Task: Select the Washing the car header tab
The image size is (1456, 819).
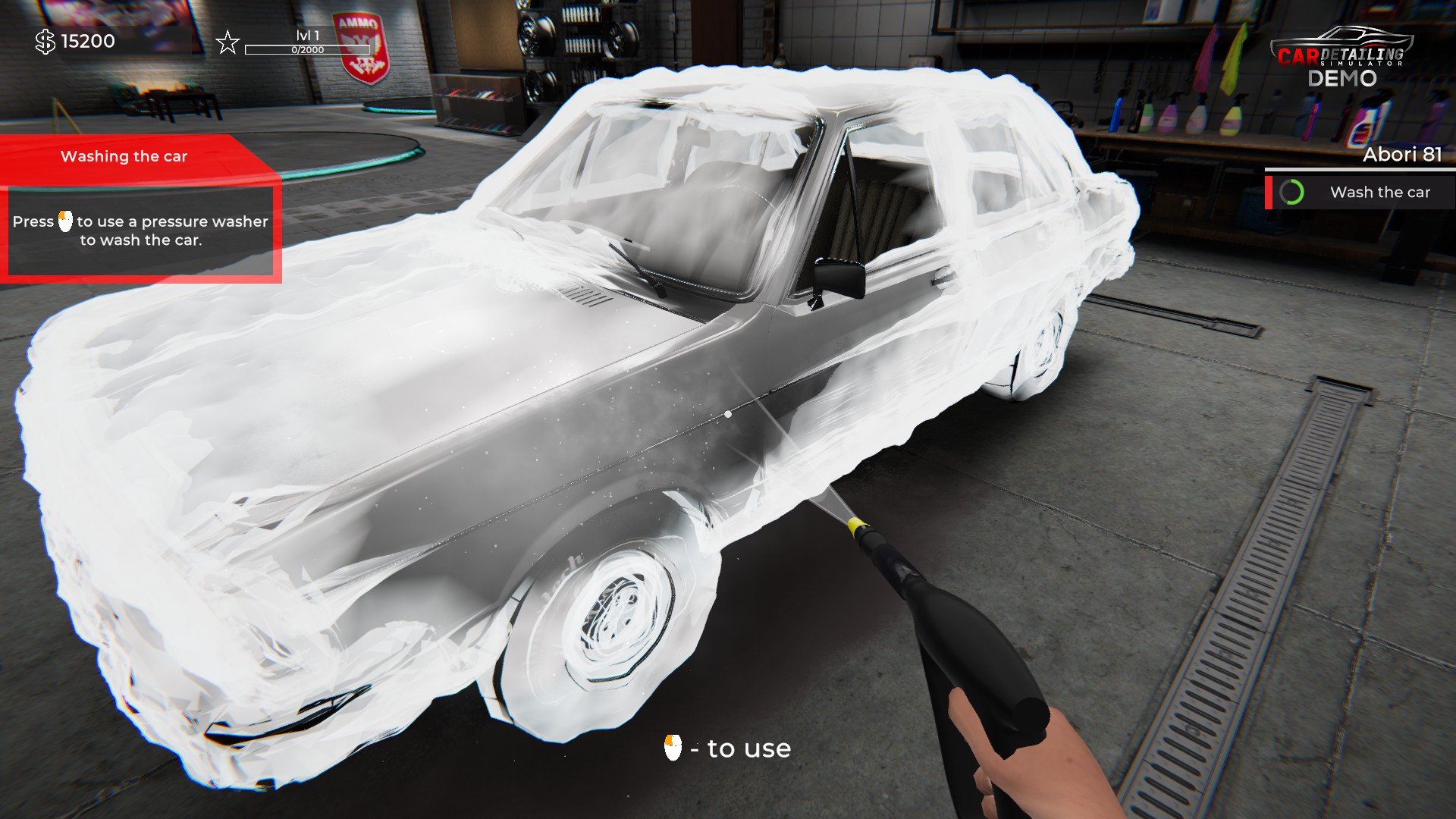Action: coord(124,156)
